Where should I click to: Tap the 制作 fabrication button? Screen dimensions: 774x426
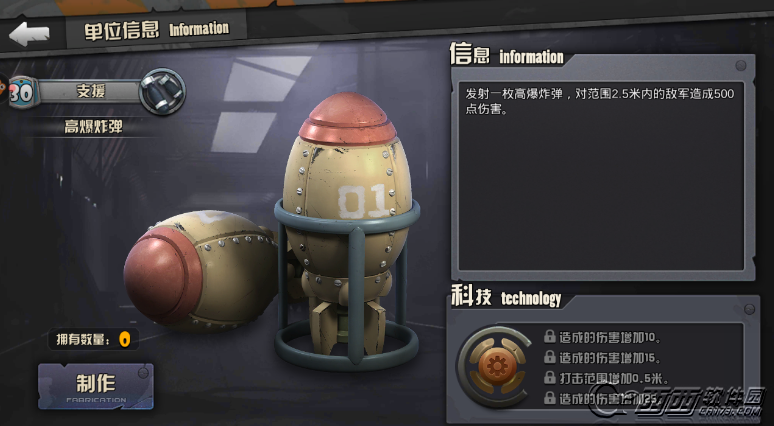coord(96,385)
